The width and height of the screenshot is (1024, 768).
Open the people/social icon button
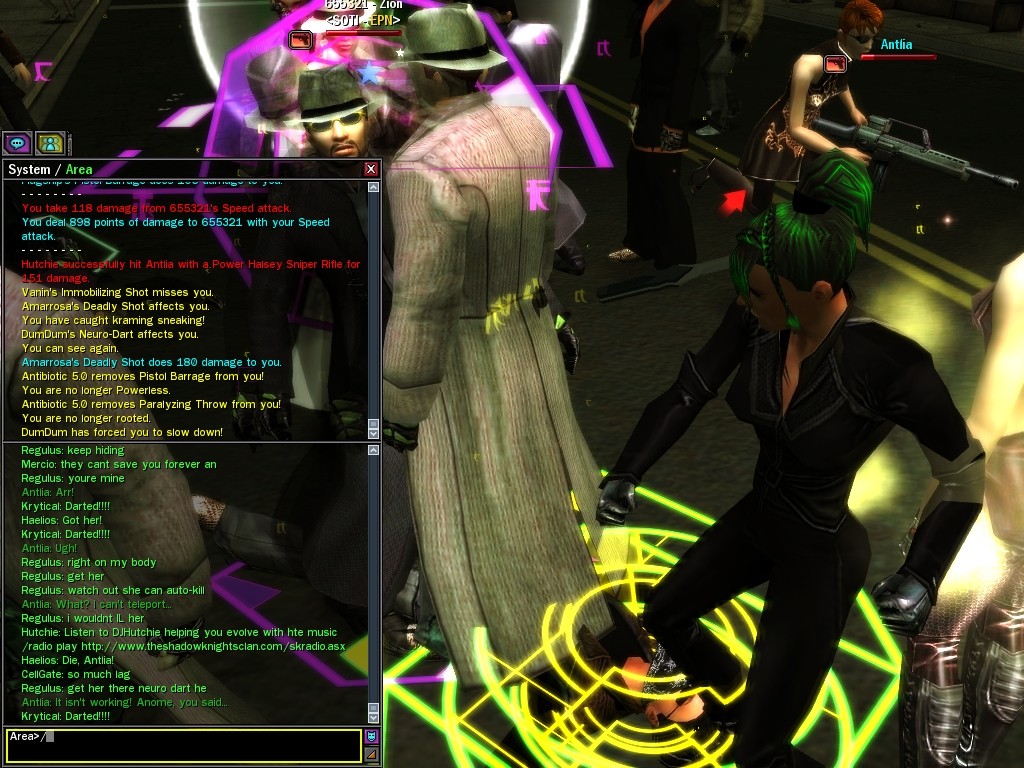[x=50, y=143]
